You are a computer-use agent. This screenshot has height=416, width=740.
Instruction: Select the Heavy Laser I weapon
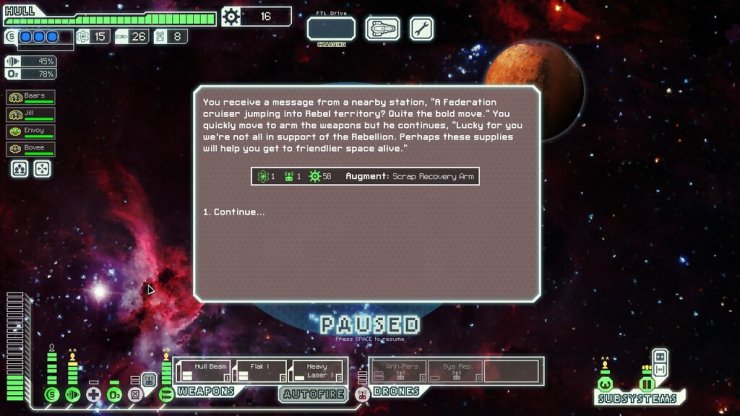coord(318,372)
